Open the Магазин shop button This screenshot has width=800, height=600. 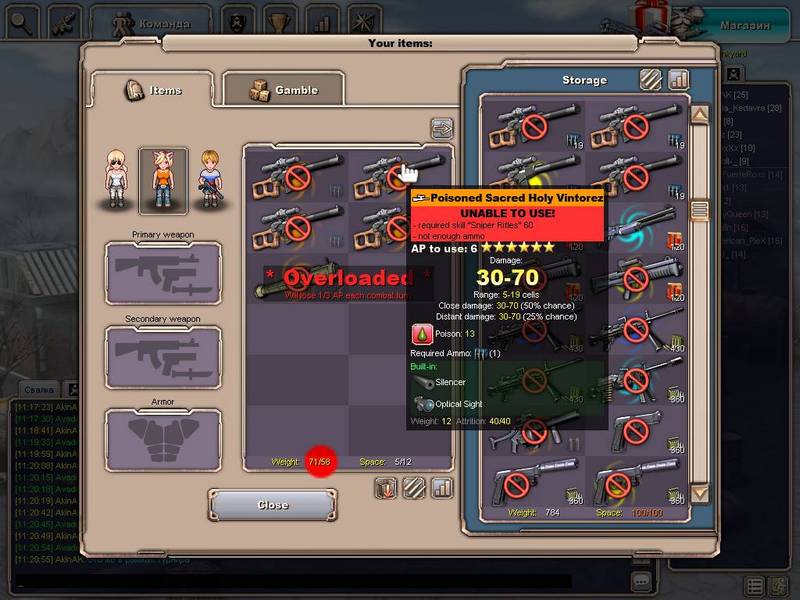tap(746, 24)
